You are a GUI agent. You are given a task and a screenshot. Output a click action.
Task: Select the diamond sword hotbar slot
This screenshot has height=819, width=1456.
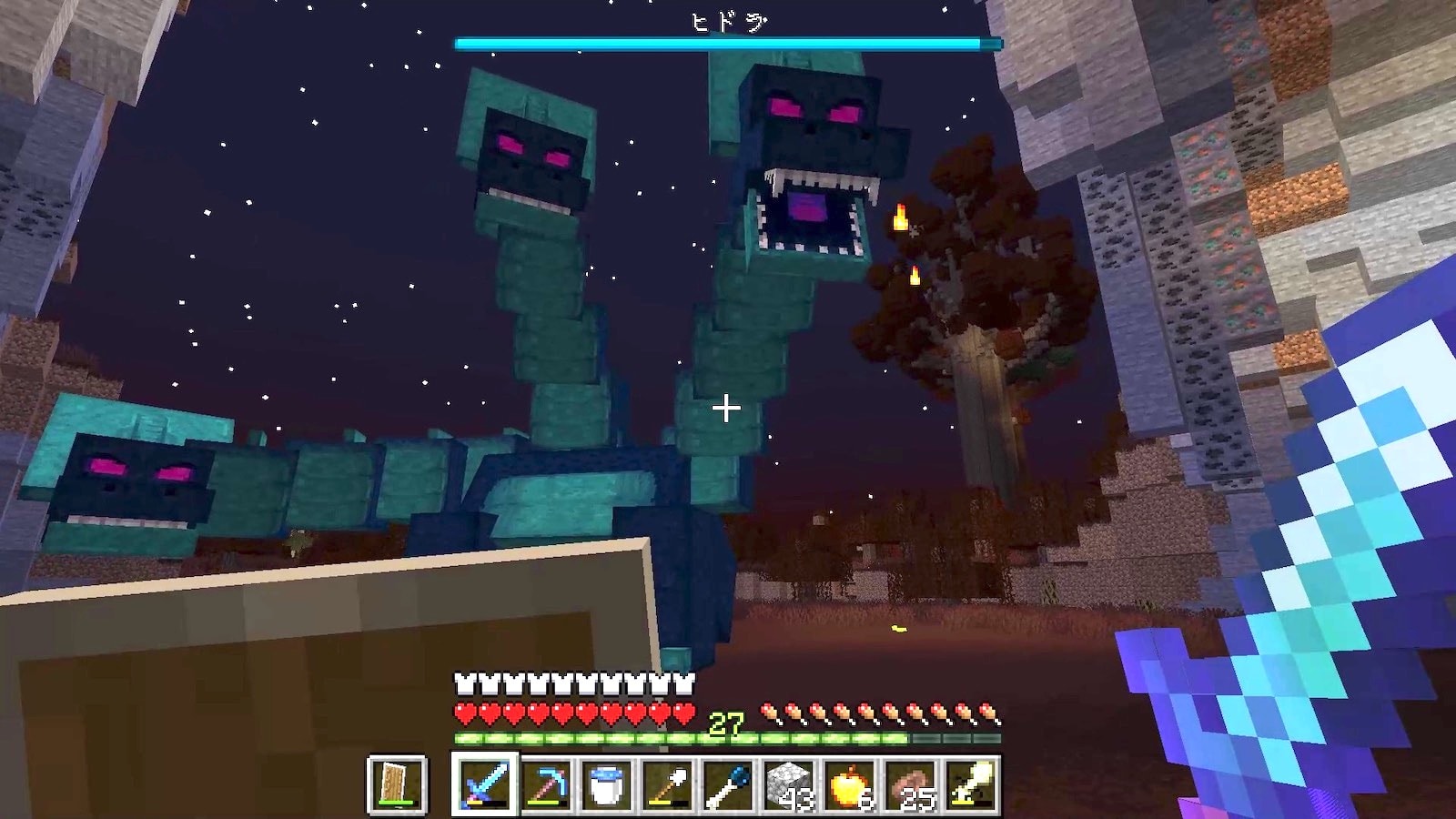coord(484,784)
